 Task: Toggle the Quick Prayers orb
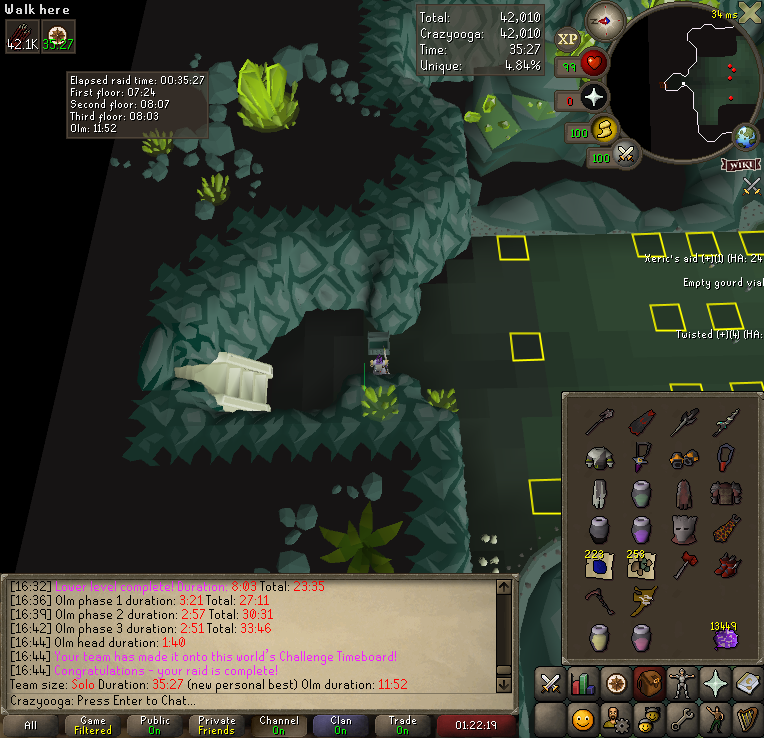(595, 98)
